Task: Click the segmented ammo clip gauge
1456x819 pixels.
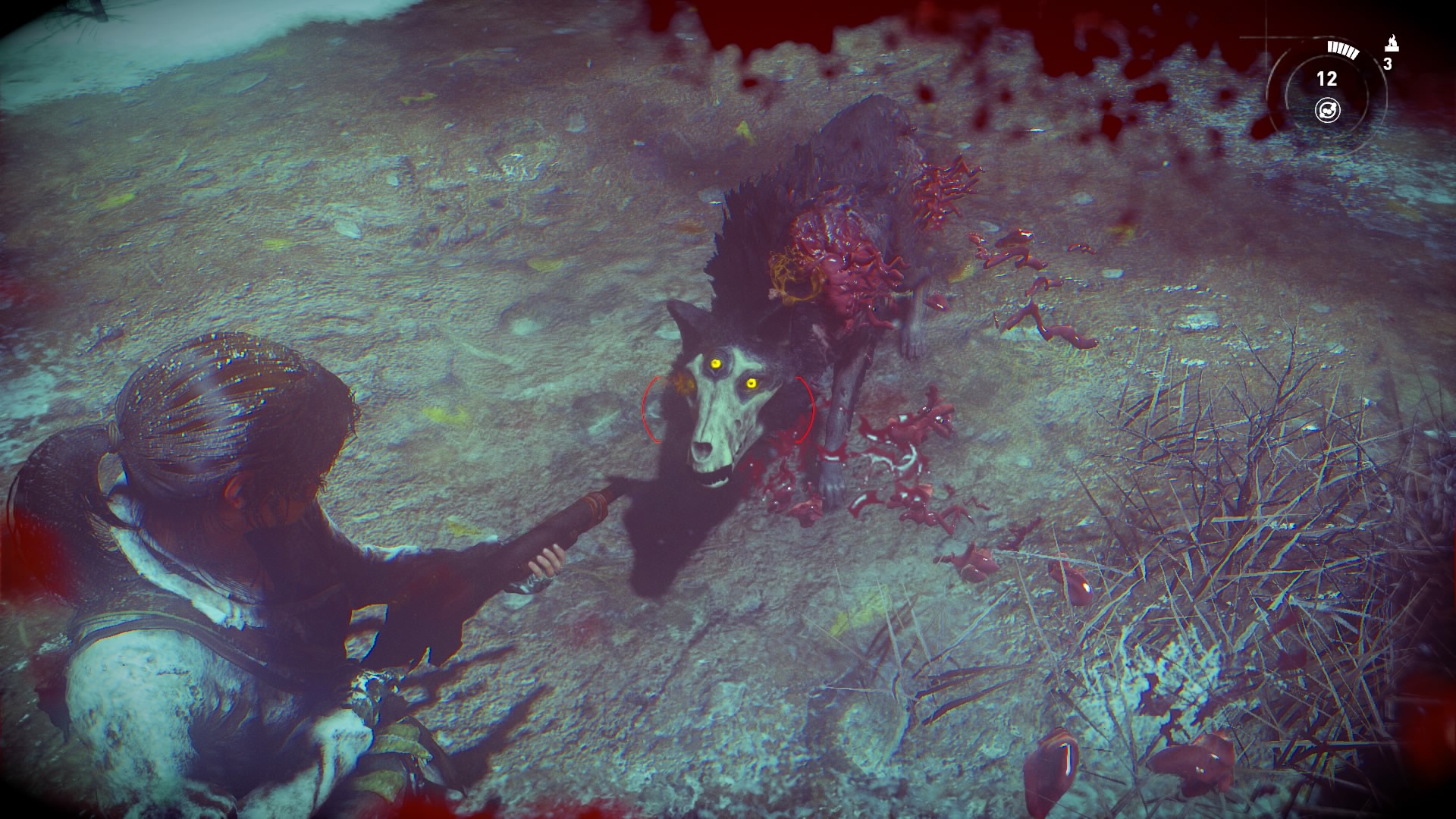Action: (1342, 49)
